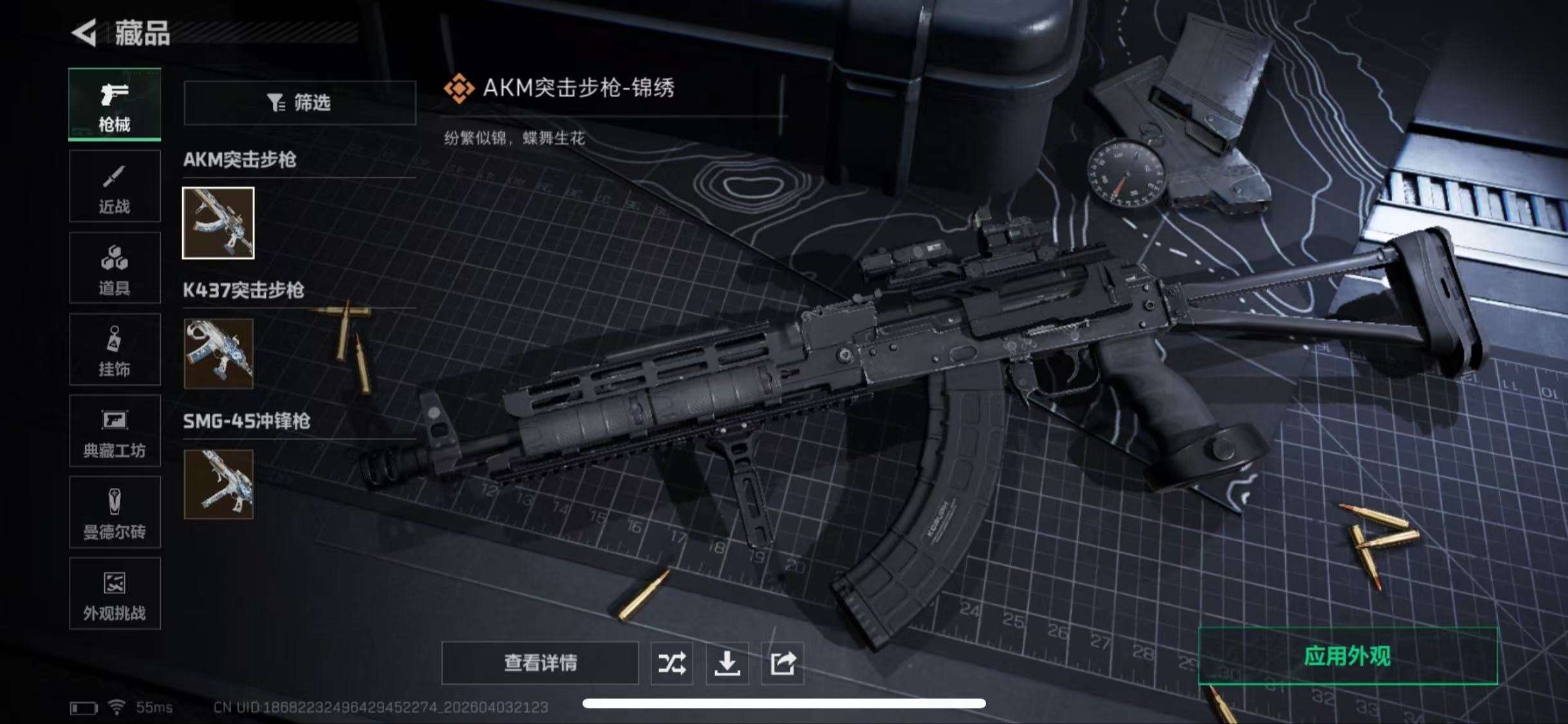Screen dimensions: 1568x724
Task: Select the 道具 items category icon
Action: click(x=115, y=268)
